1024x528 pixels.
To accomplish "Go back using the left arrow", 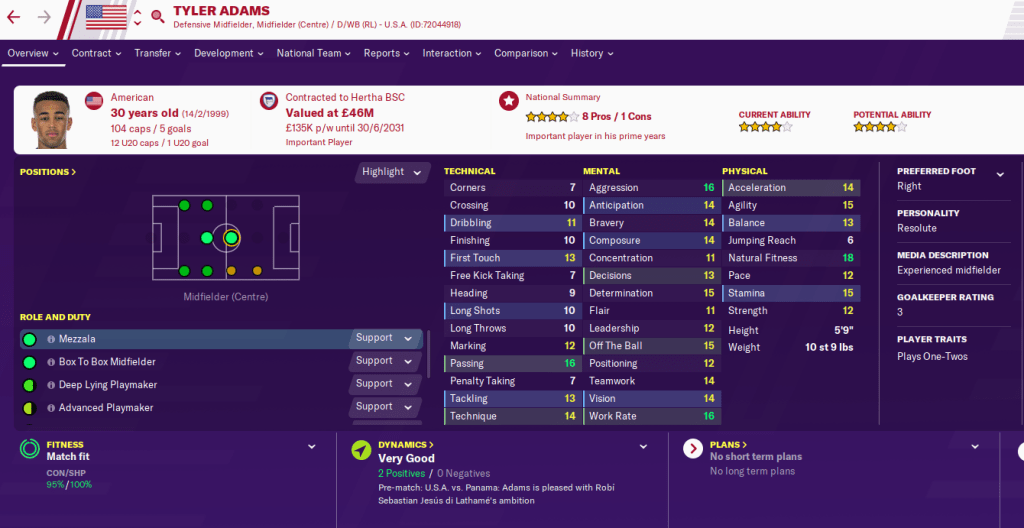I will [x=14, y=17].
